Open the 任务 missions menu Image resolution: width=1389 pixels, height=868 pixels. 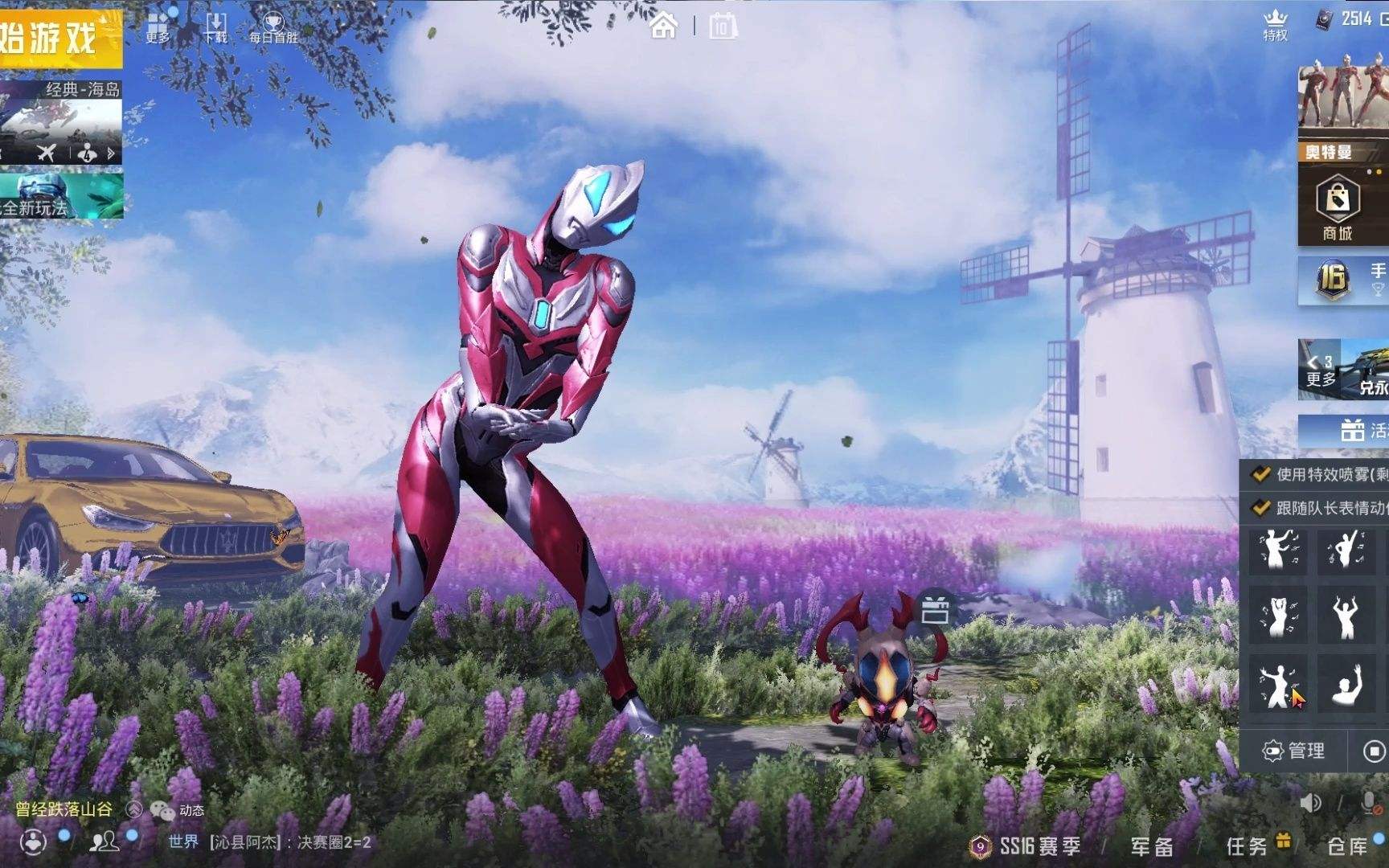[1248, 846]
